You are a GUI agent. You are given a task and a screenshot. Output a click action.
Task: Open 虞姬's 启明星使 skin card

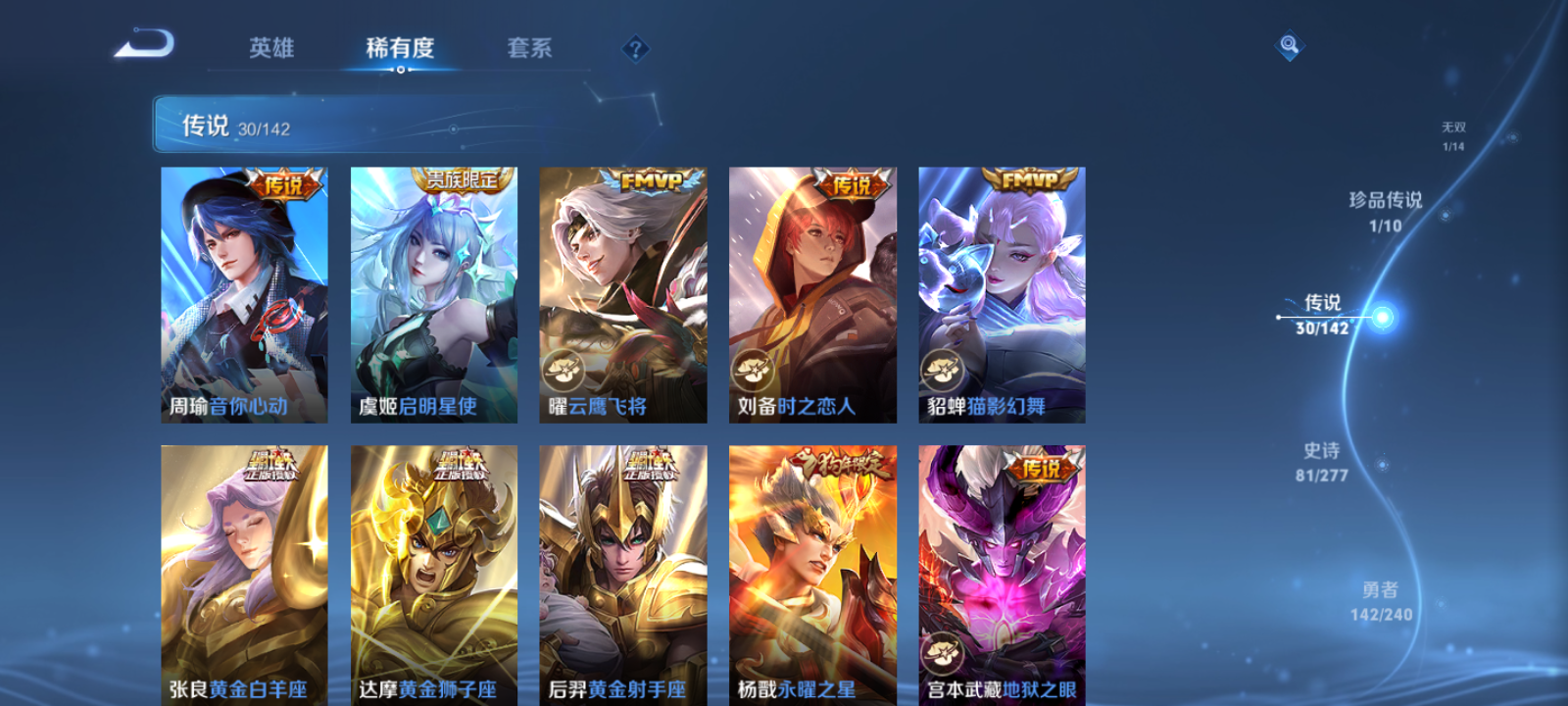pos(432,294)
